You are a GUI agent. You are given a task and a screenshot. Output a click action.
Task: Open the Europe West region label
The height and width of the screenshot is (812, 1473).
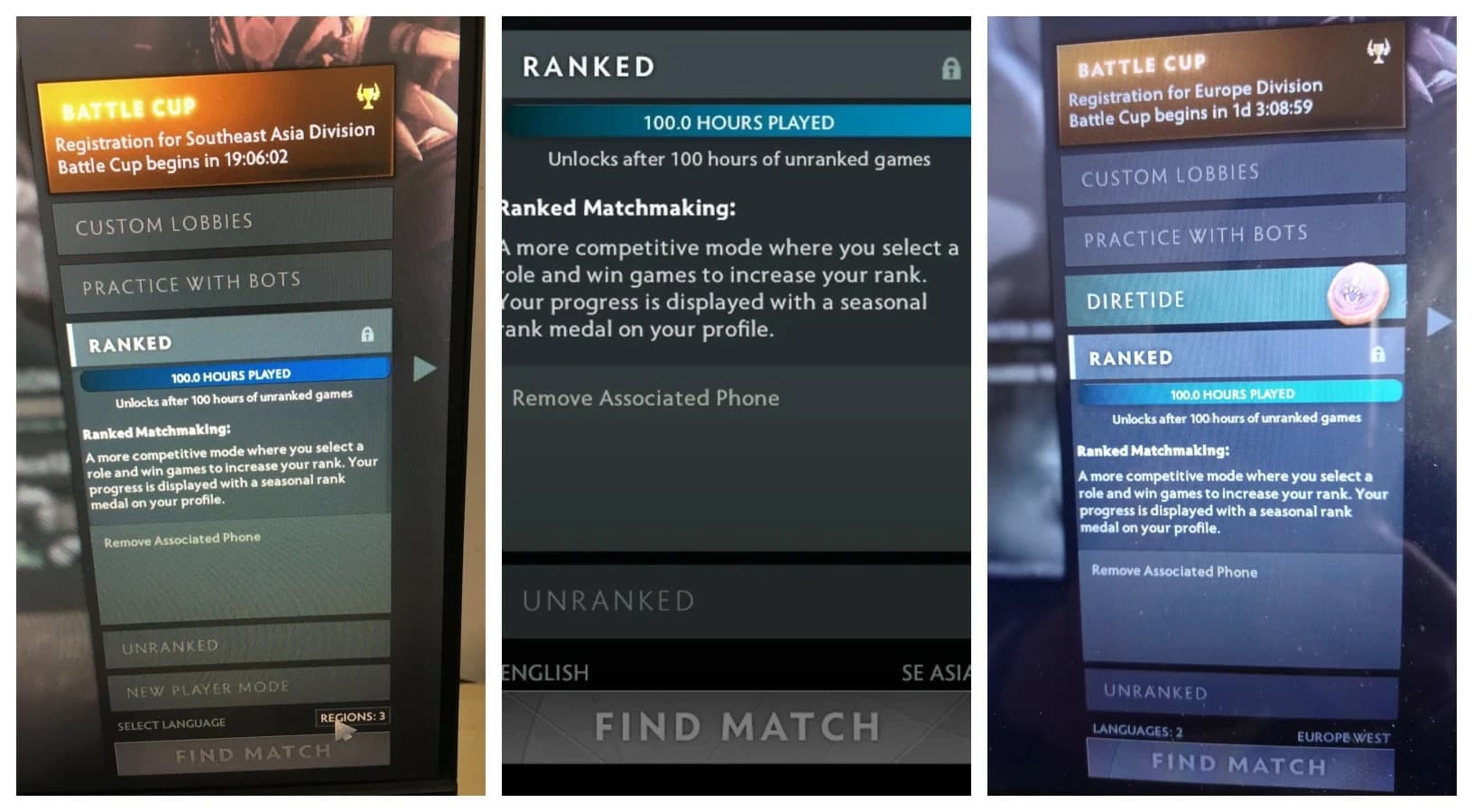pos(1344,736)
